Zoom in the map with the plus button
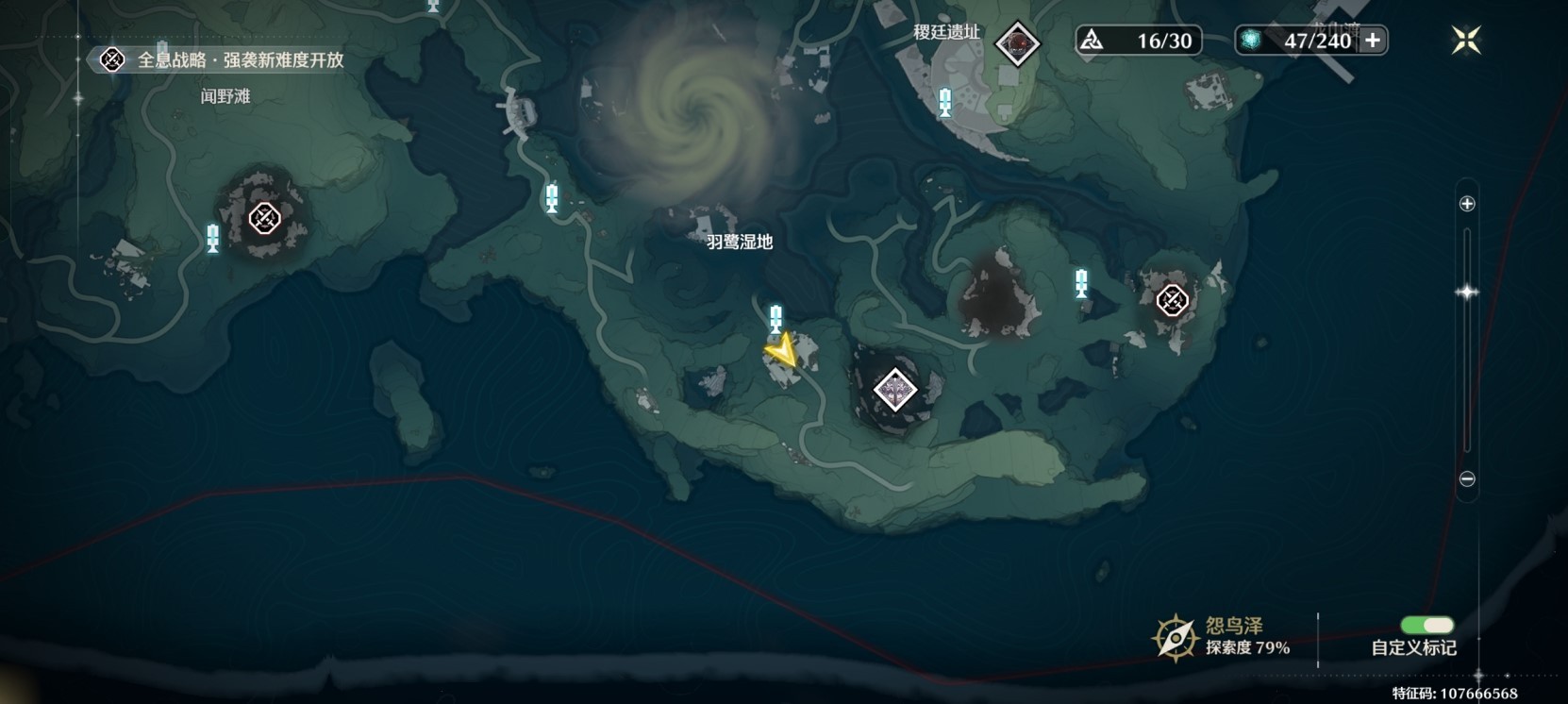This screenshot has width=1568, height=704. click(1467, 204)
